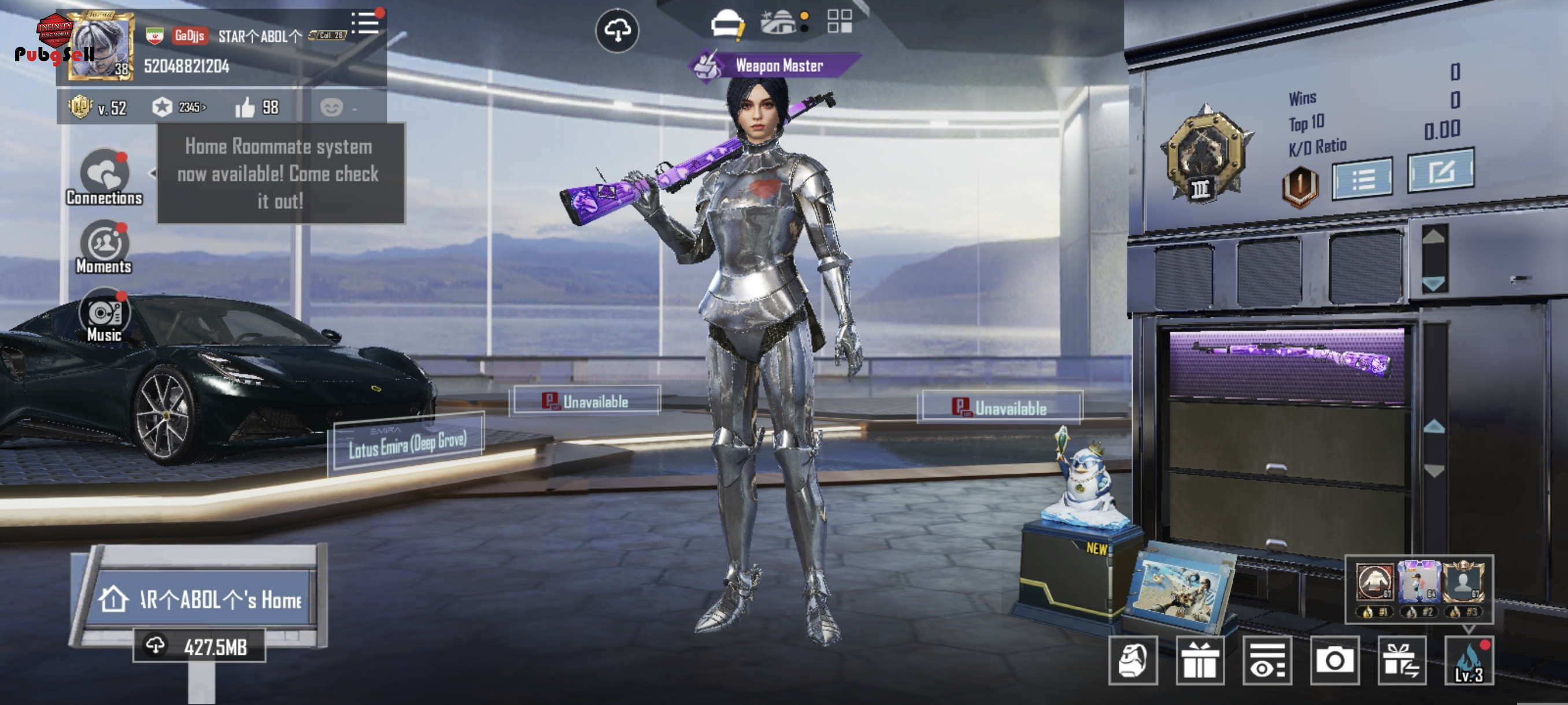Give a like with thumbs-up button
The height and width of the screenshot is (705, 1568).
(245, 107)
